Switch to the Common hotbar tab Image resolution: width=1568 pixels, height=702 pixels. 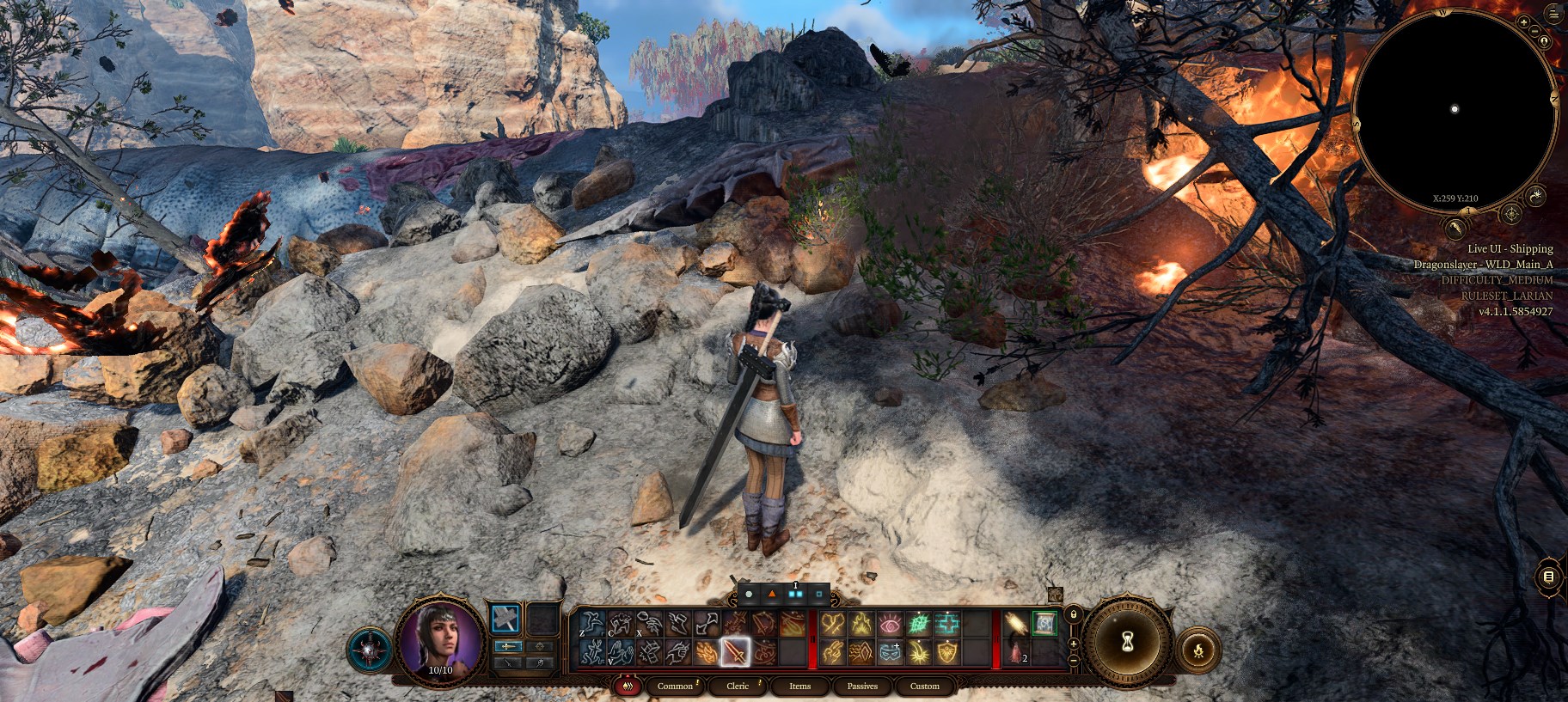point(675,686)
